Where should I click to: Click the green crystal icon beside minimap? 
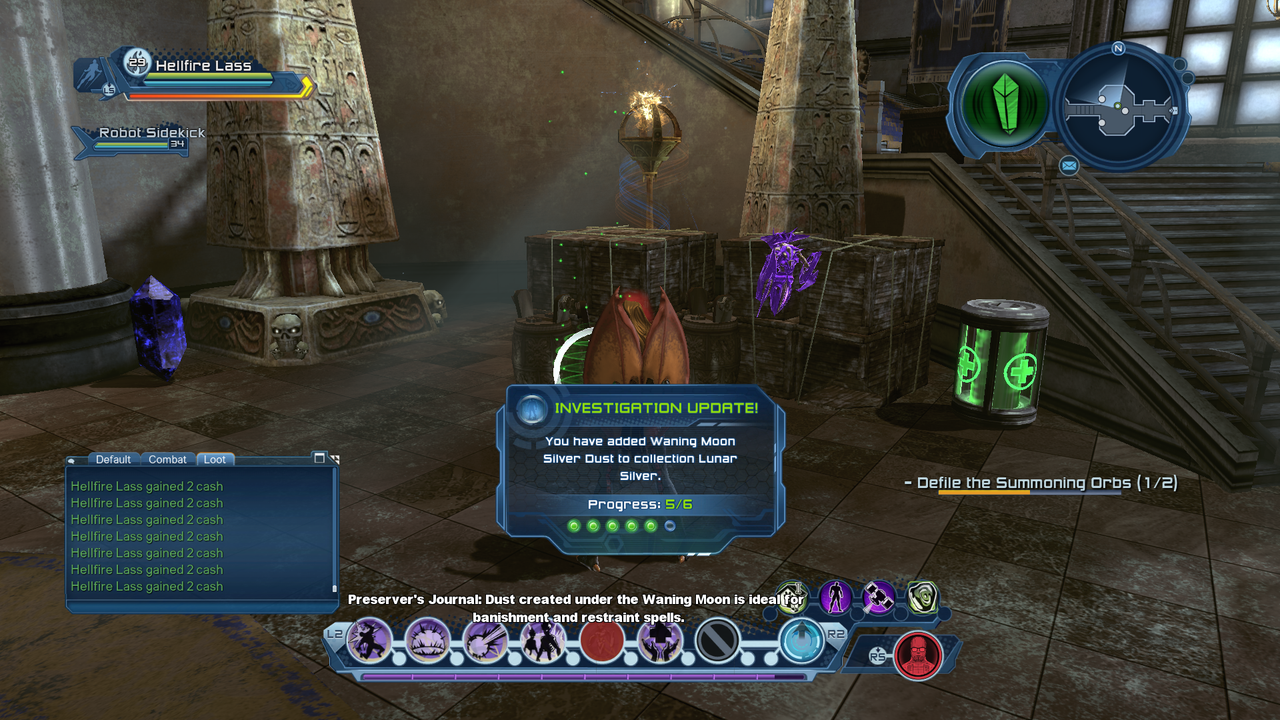point(1004,104)
